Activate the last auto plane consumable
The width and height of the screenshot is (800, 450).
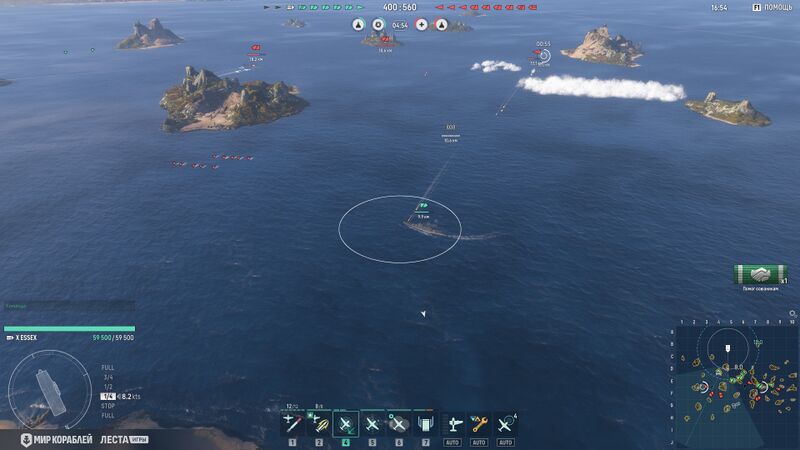pos(505,424)
